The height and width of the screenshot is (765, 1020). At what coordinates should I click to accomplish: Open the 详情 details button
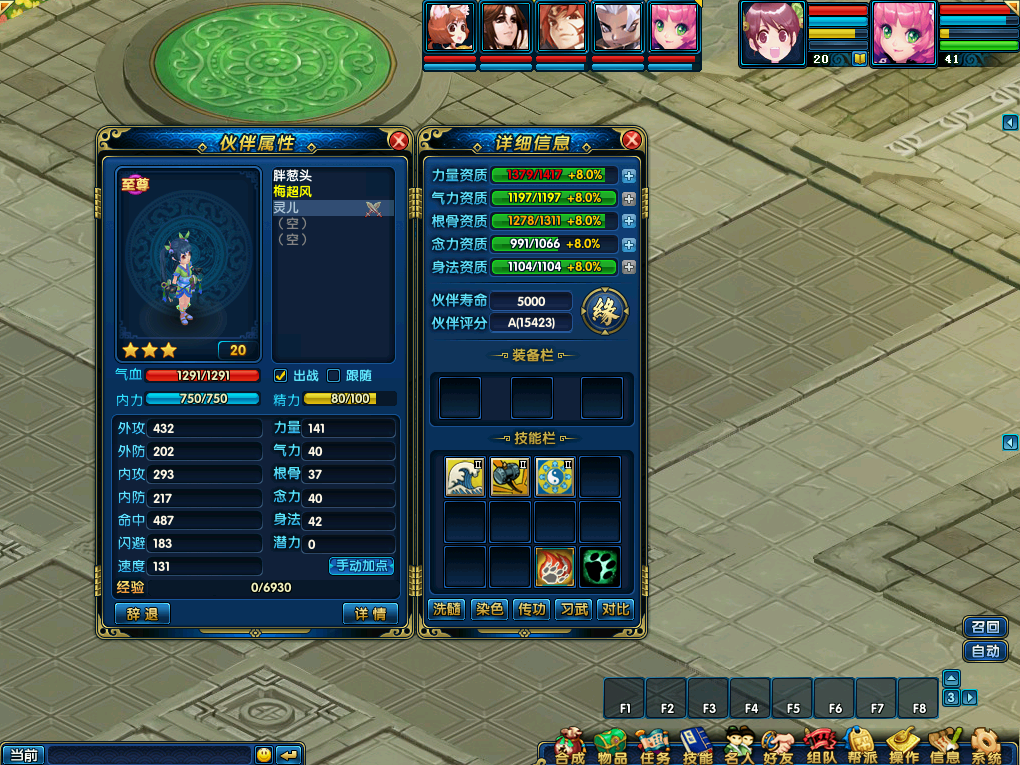click(x=370, y=613)
